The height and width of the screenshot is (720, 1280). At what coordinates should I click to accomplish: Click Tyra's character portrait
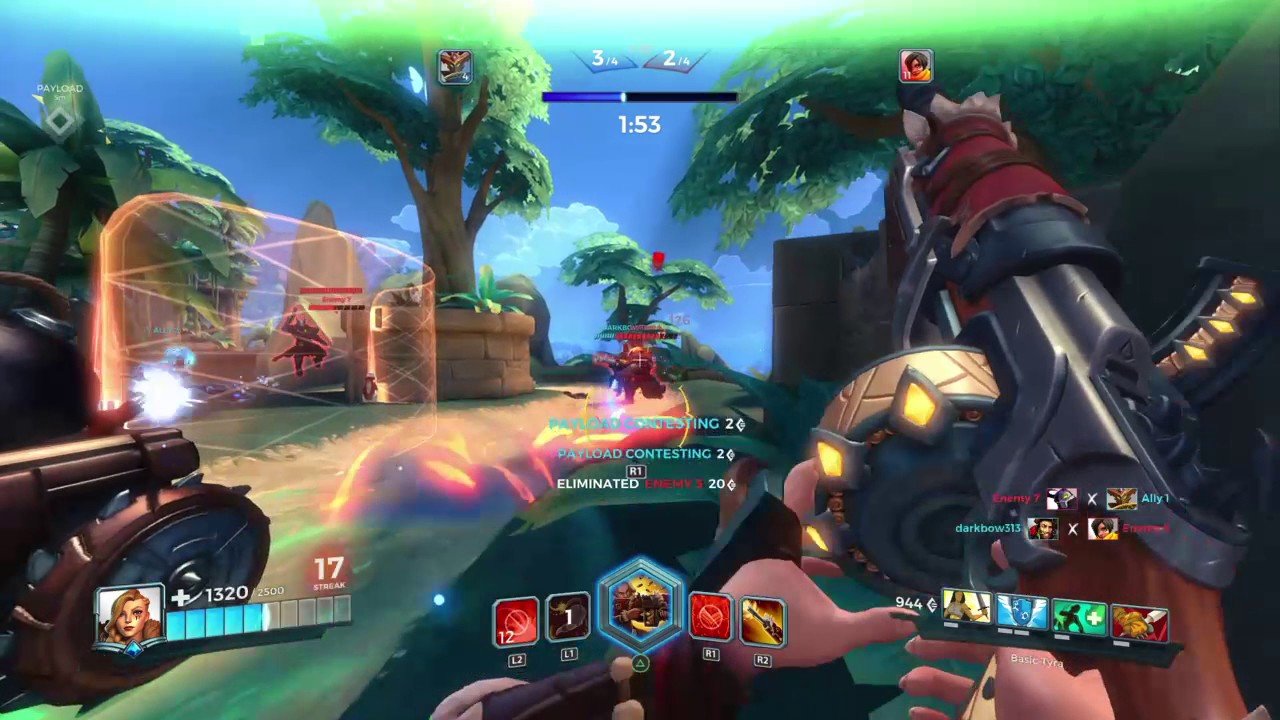click(x=129, y=614)
